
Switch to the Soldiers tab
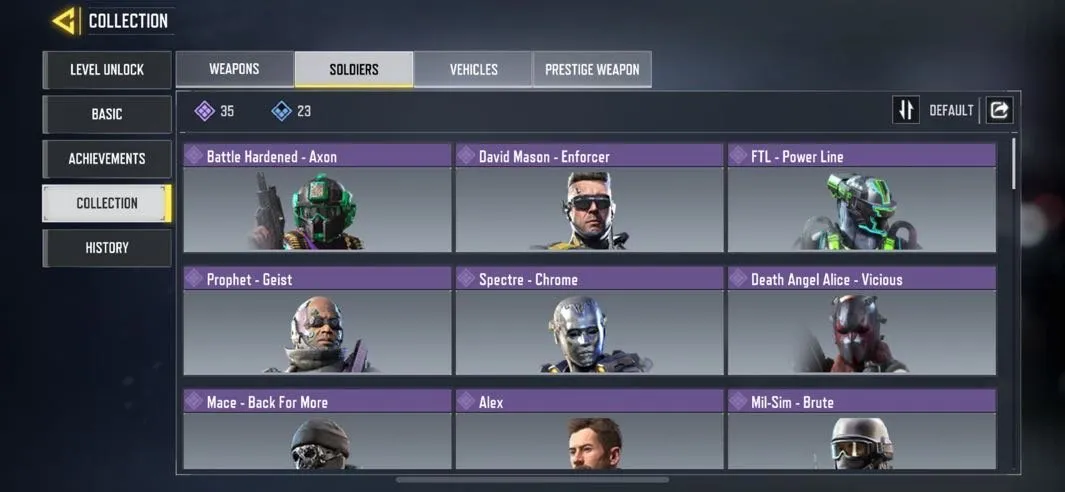(x=354, y=69)
